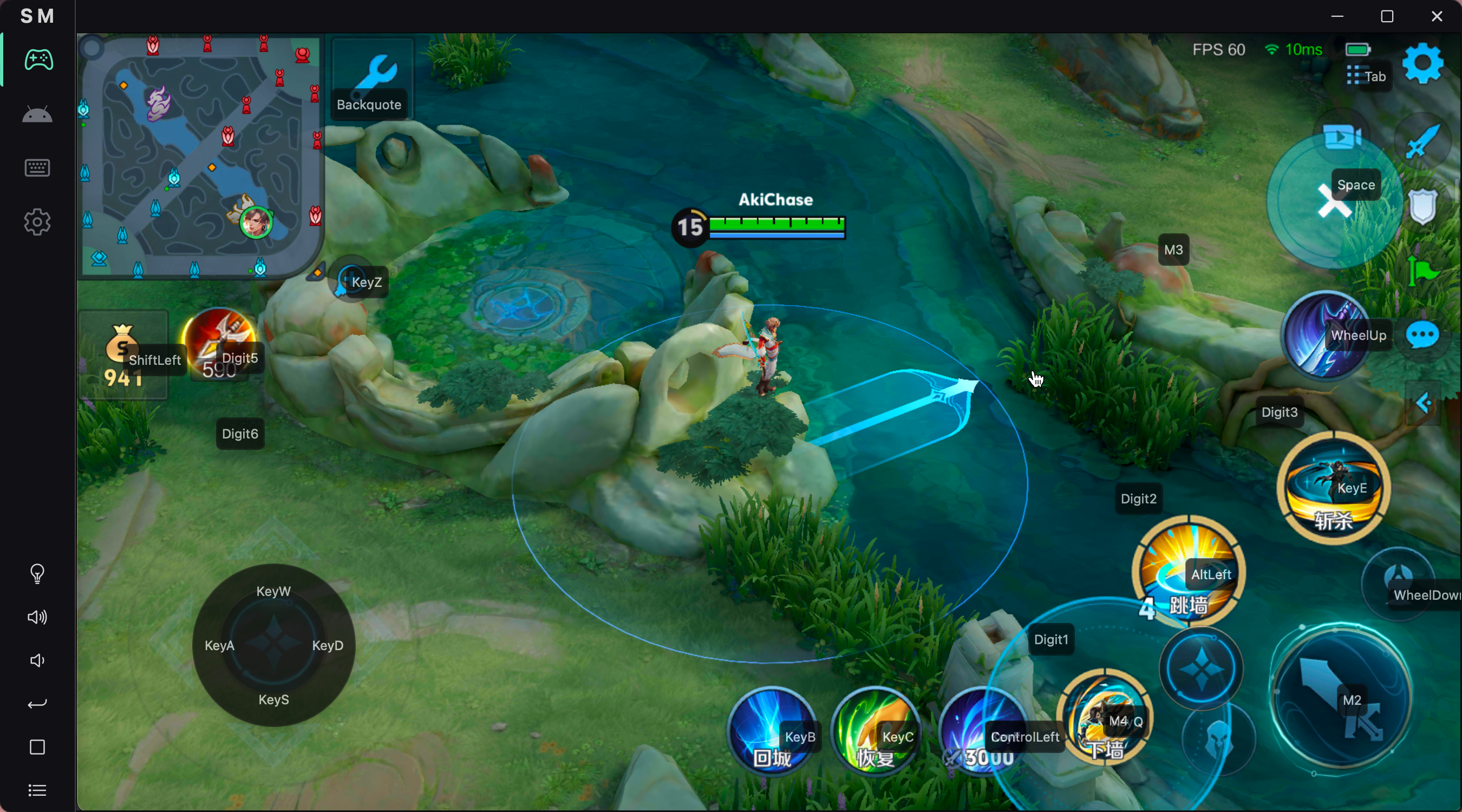Select the gamepad icon in sidebar

pyautogui.click(x=38, y=60)
